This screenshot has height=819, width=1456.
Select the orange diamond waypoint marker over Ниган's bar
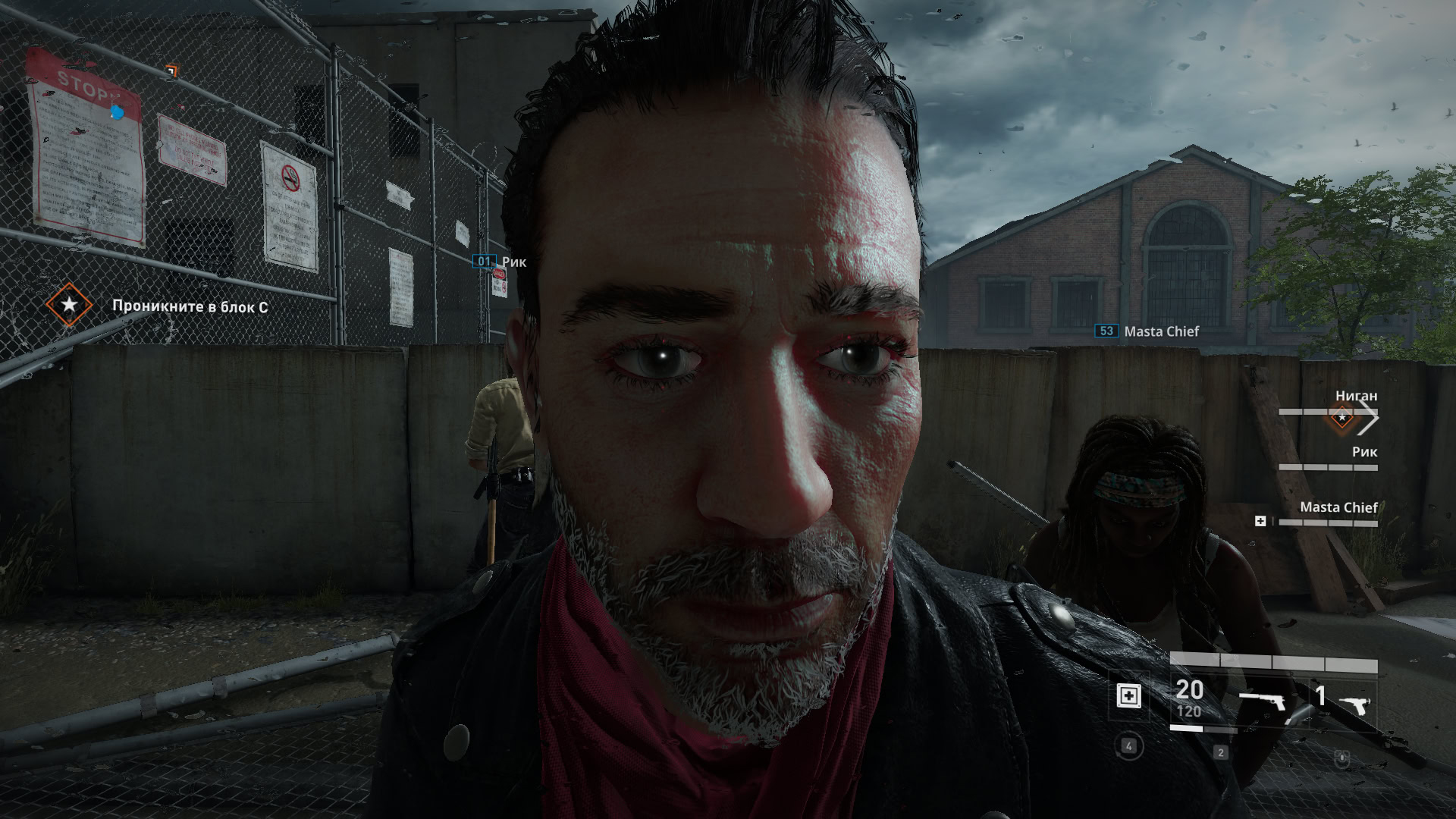point(1341,416)
